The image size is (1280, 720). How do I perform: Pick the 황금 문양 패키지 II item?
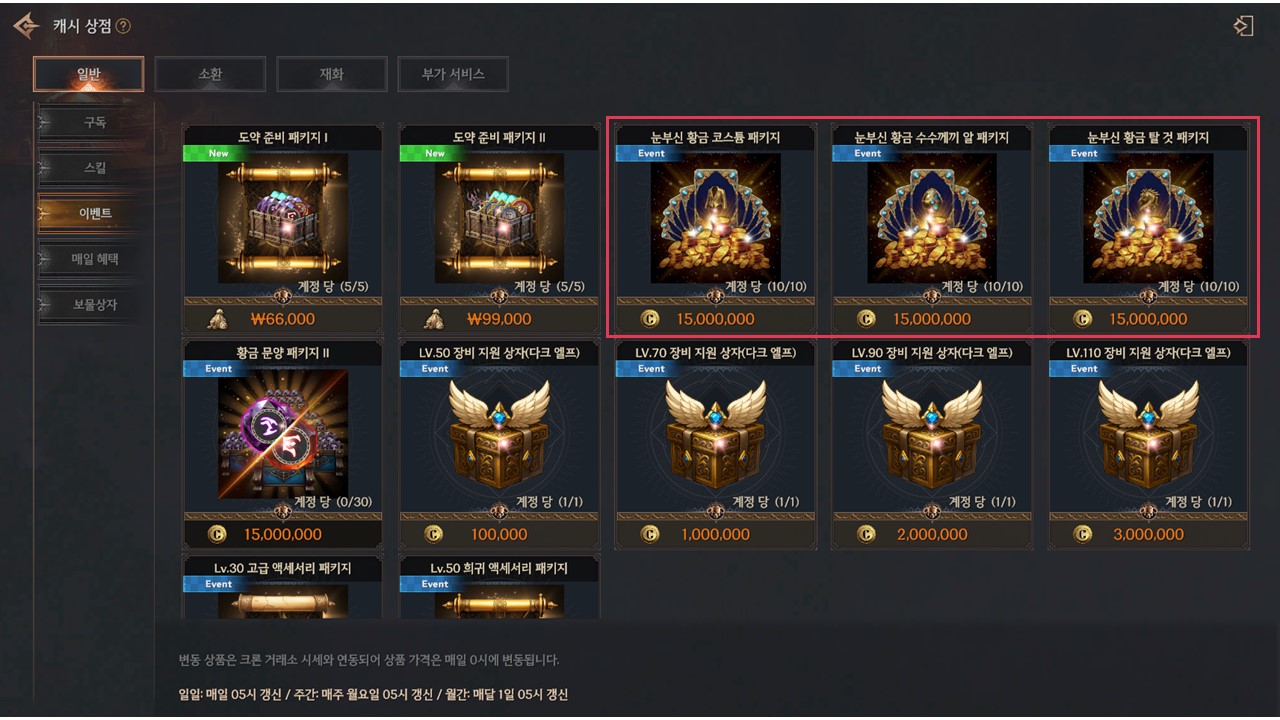click(x=283, y=433)
